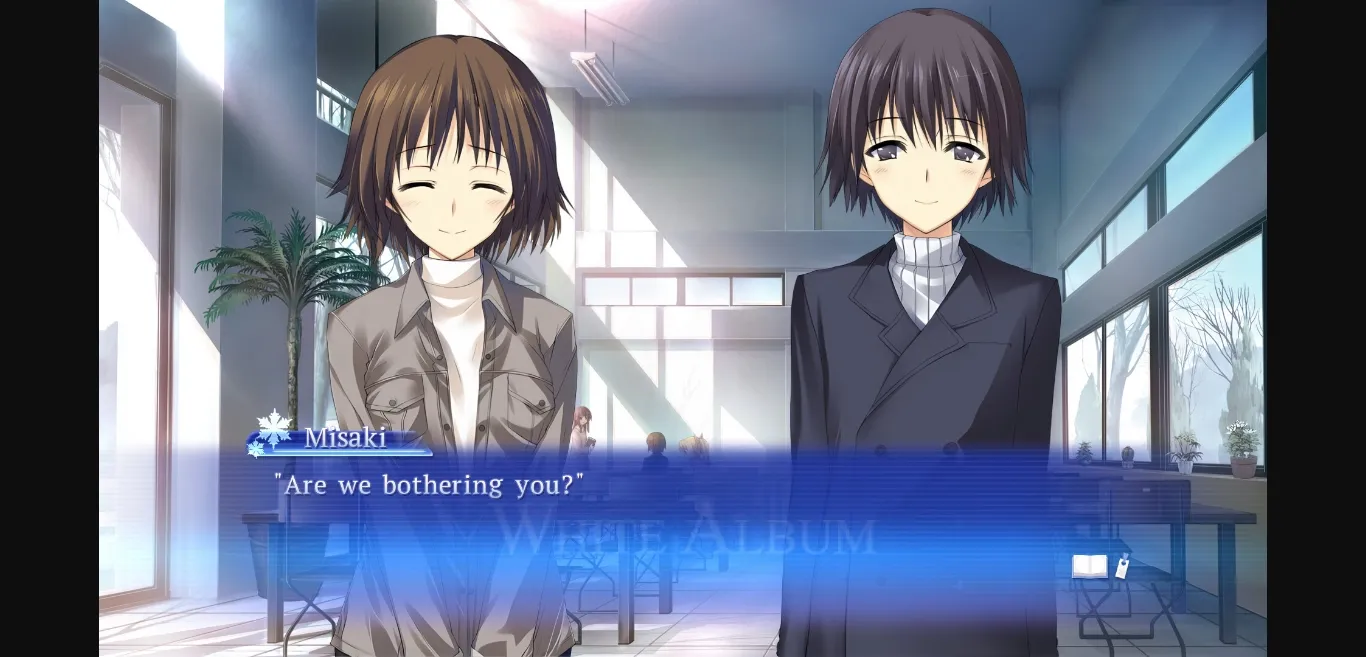1366x657 pixels.
Task: Click the bookmark tag icon
Action: point(1122,566)
